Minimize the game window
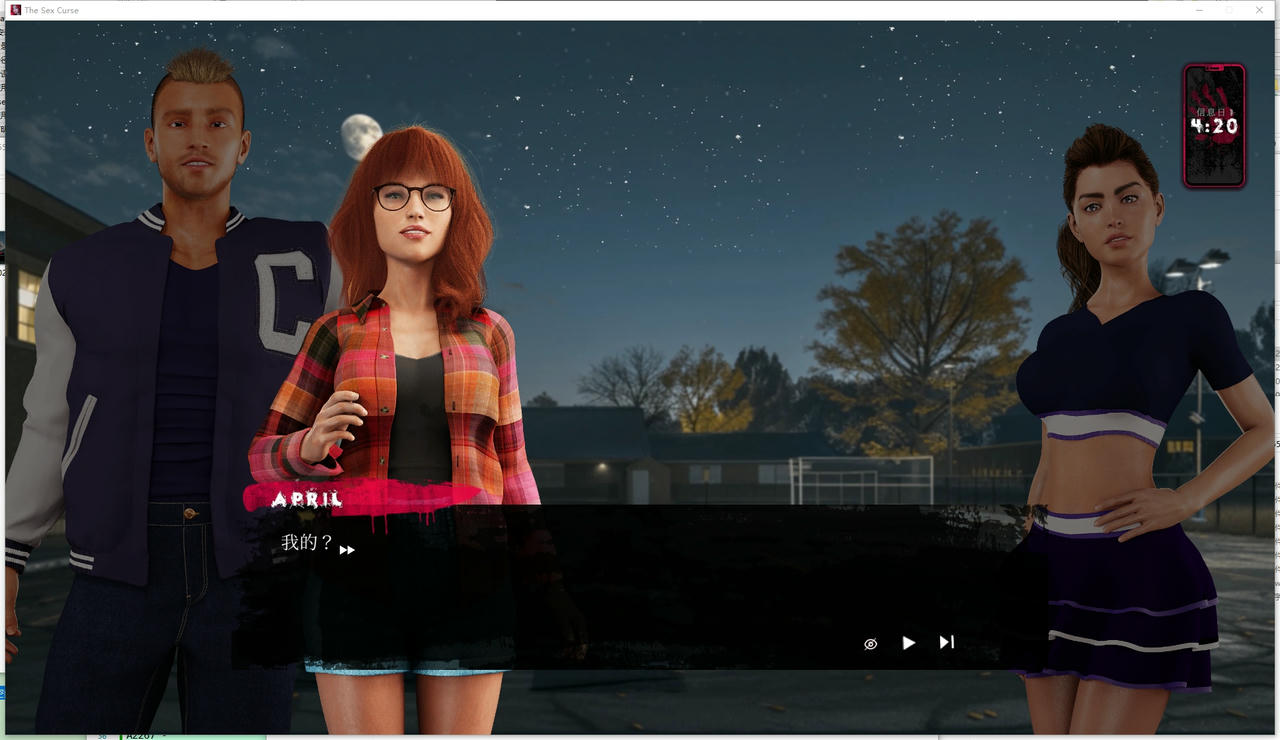This screenshot has width=1280, height=740. [1199, 10]
